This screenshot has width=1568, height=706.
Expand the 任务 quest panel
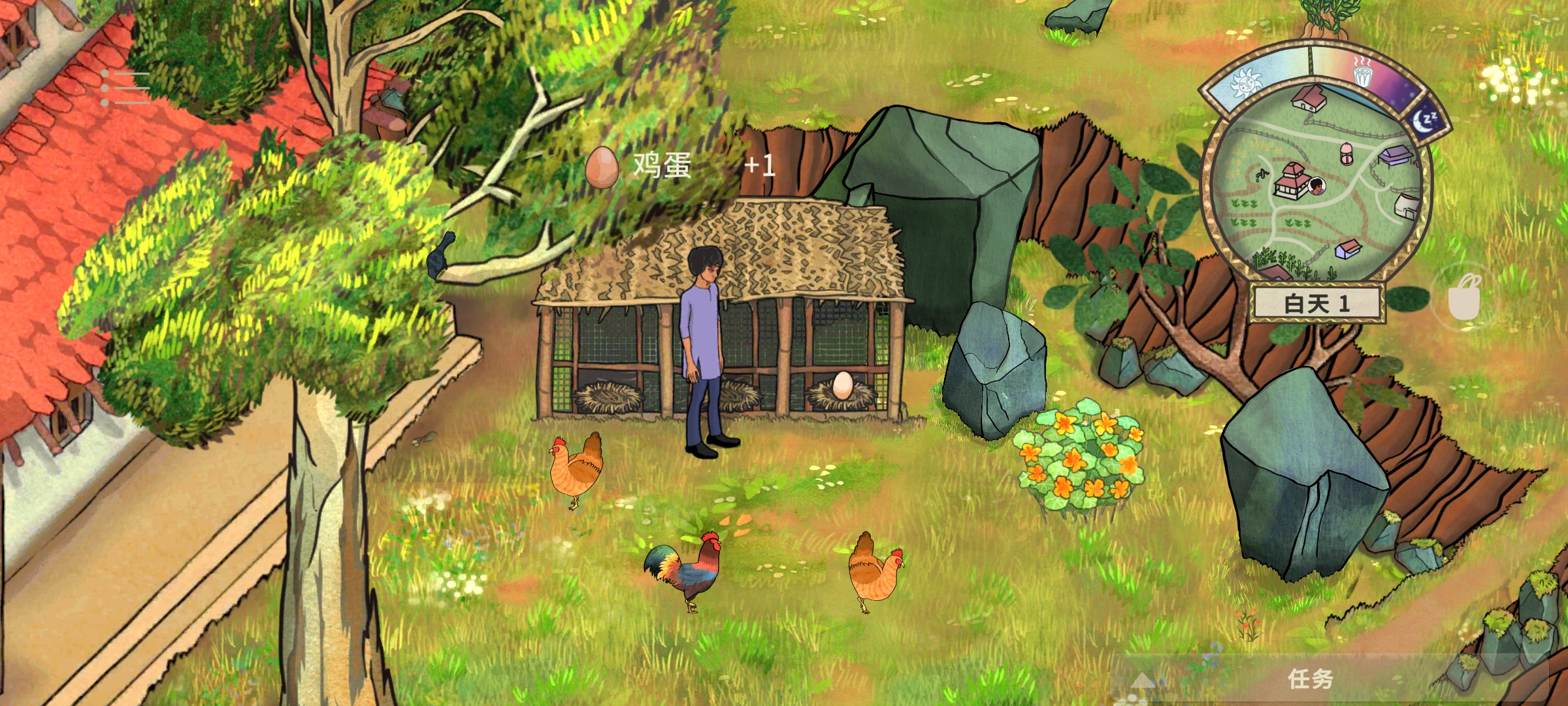point(1309,680)
